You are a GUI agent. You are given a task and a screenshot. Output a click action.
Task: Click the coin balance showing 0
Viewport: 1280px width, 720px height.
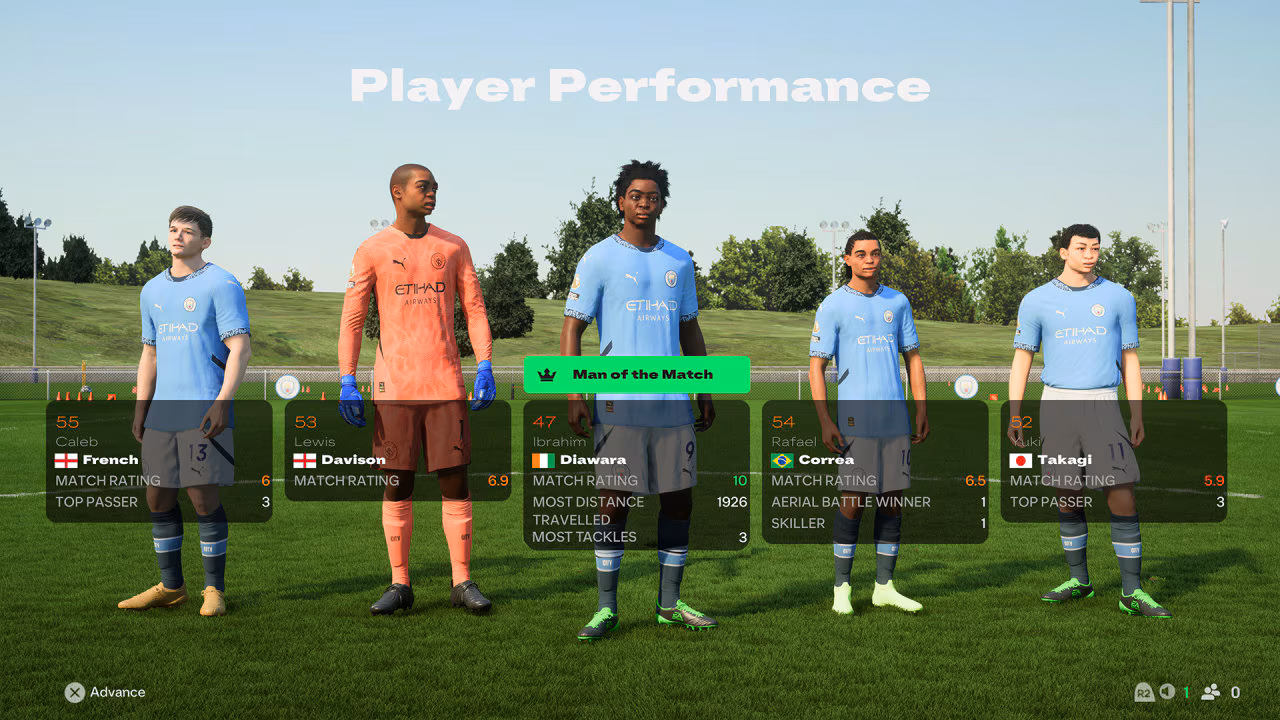[x=1234, y=691]
